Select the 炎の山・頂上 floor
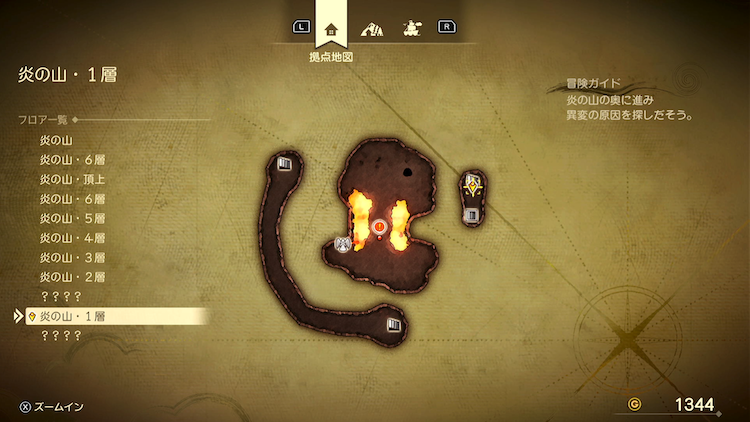Image resolution: width=750 pixels, height=422 pixels. click(x=72, y=179)
